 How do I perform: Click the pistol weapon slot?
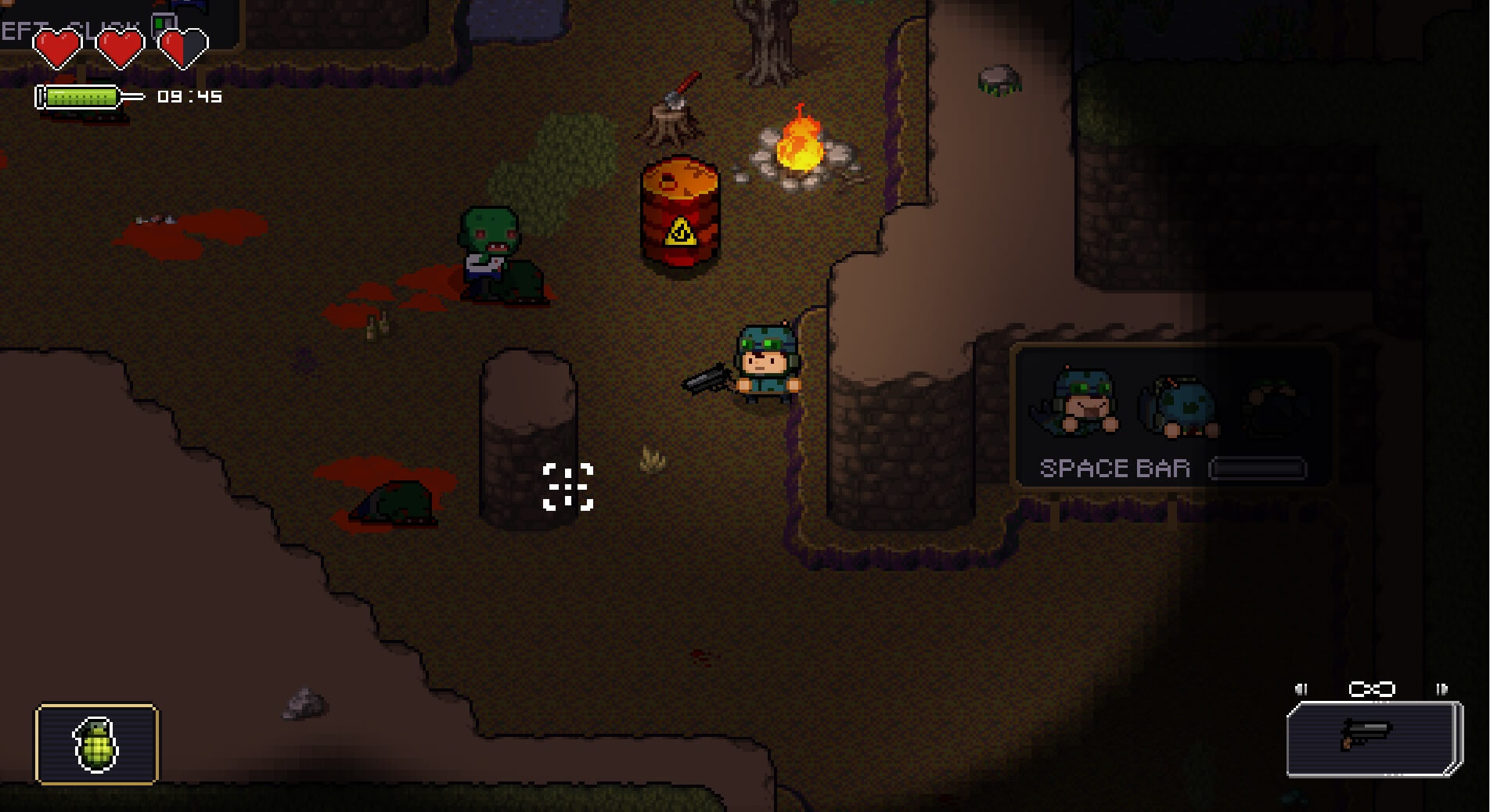(x=1373, y=738)
